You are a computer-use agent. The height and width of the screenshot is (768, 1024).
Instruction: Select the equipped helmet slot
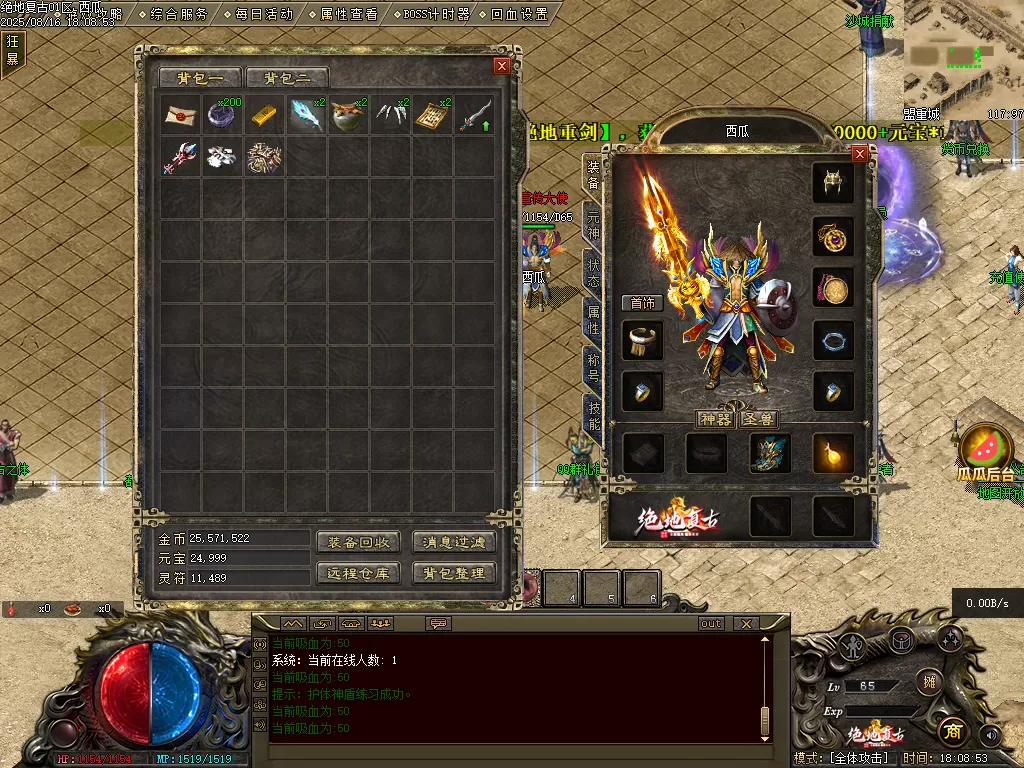coord(832,182)
